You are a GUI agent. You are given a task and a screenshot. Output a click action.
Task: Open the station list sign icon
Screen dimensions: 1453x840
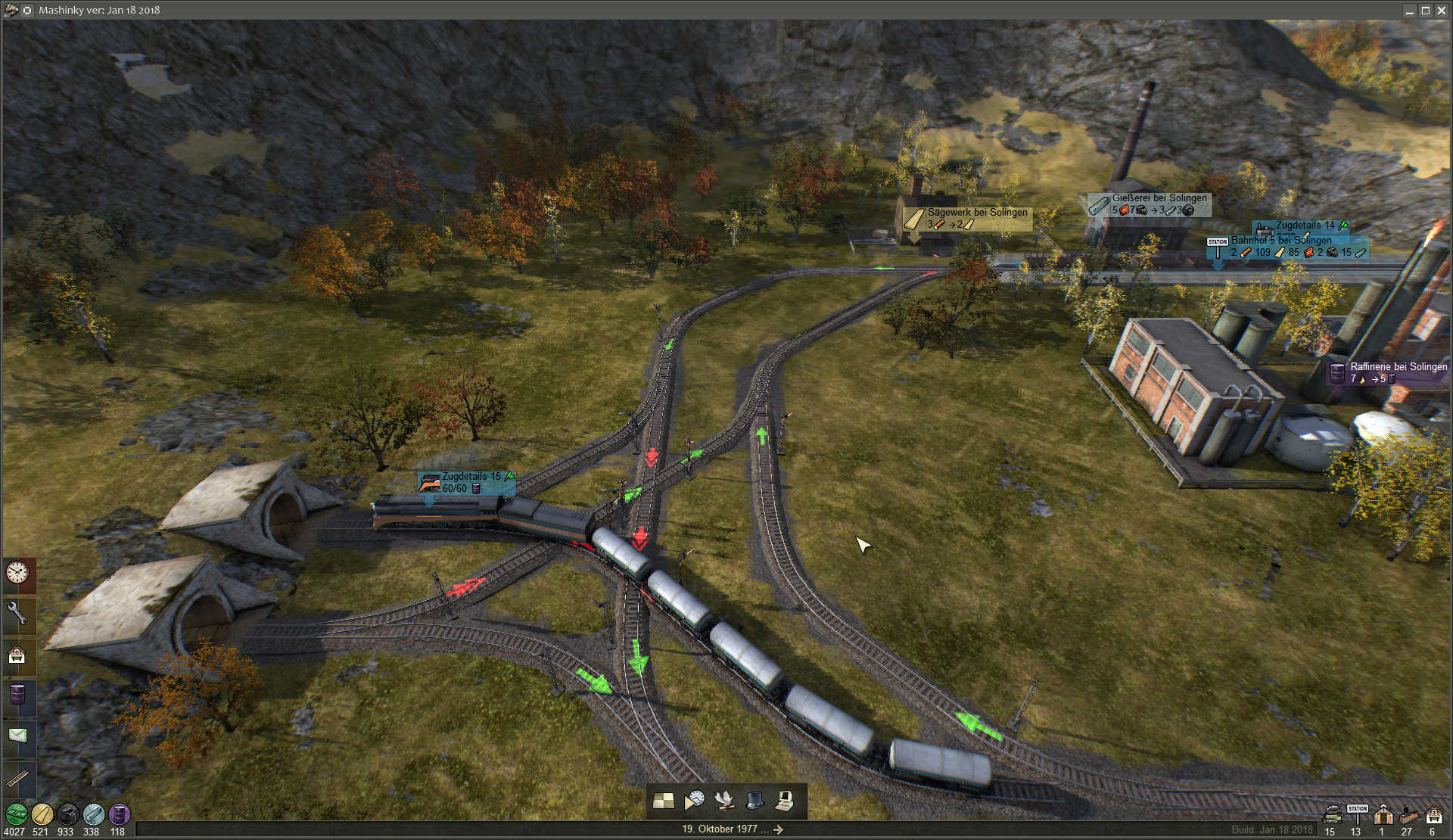pyautogui.click(x=1358, y=813)
